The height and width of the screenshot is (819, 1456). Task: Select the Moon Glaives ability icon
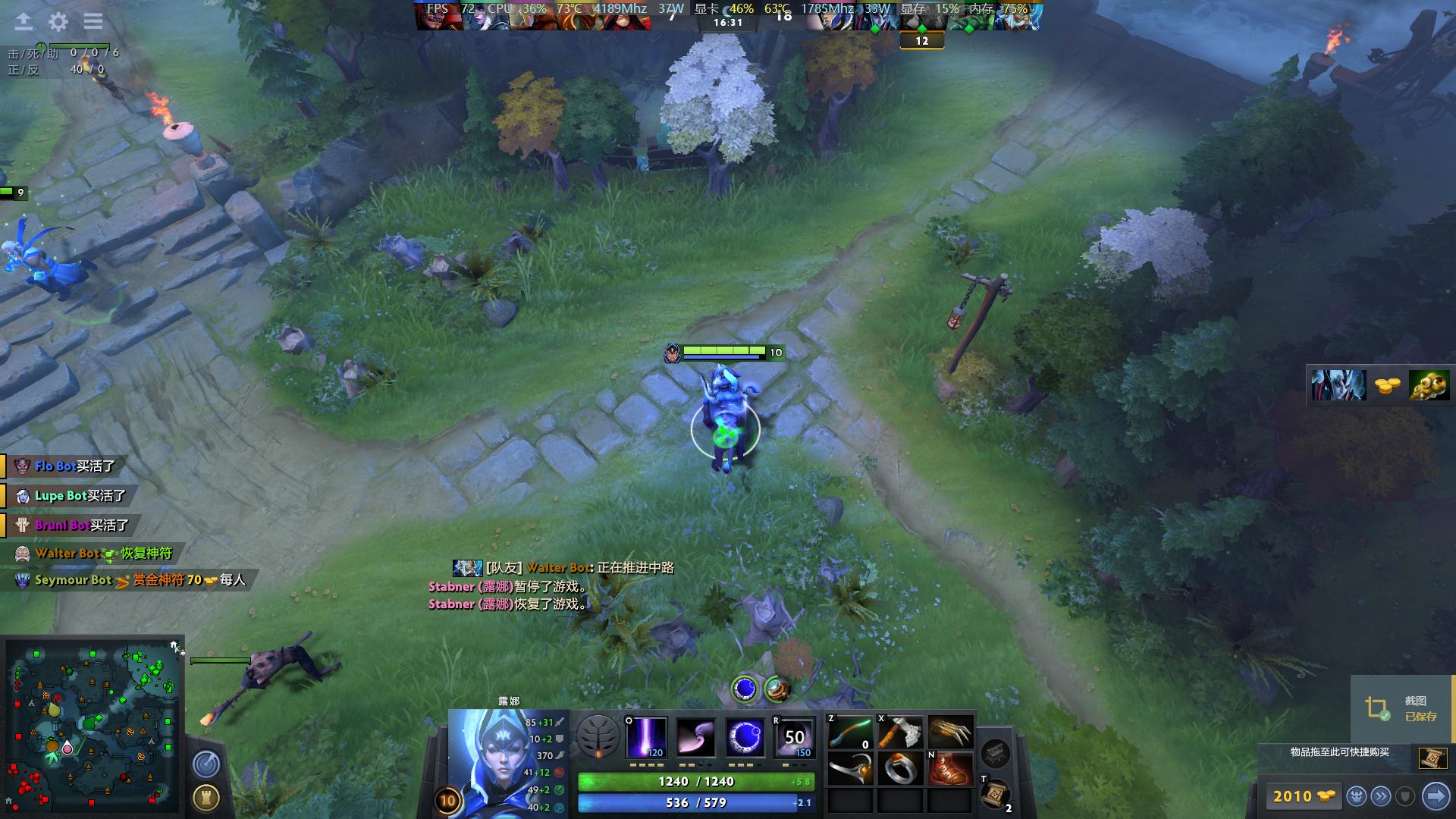695,737
